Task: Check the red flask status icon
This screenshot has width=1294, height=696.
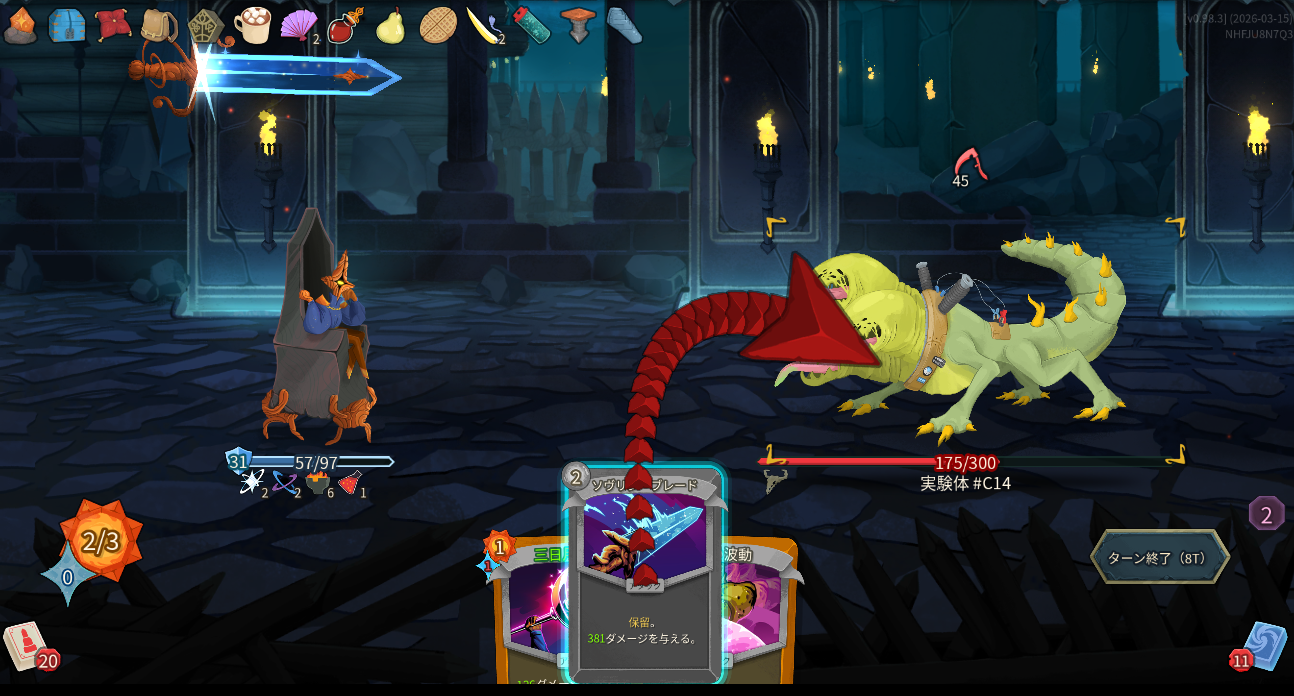Action: 349,483
